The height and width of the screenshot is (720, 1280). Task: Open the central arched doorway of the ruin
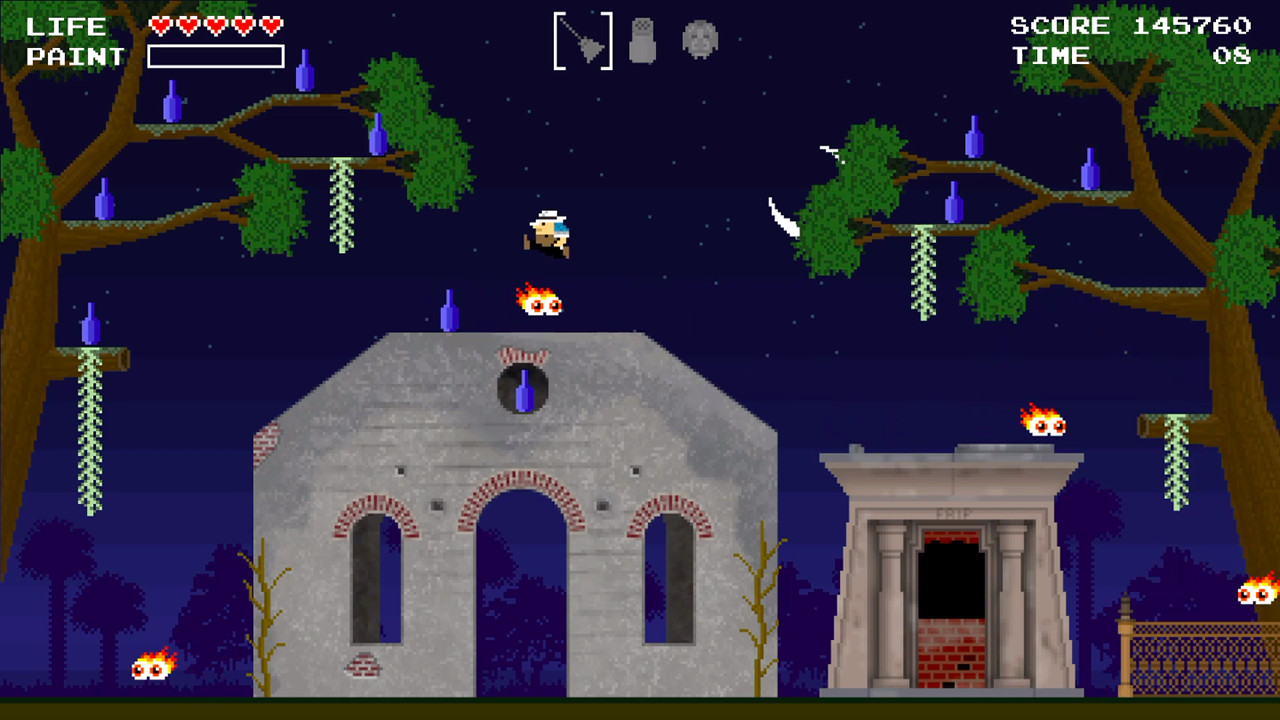click(x=520, y=590)
